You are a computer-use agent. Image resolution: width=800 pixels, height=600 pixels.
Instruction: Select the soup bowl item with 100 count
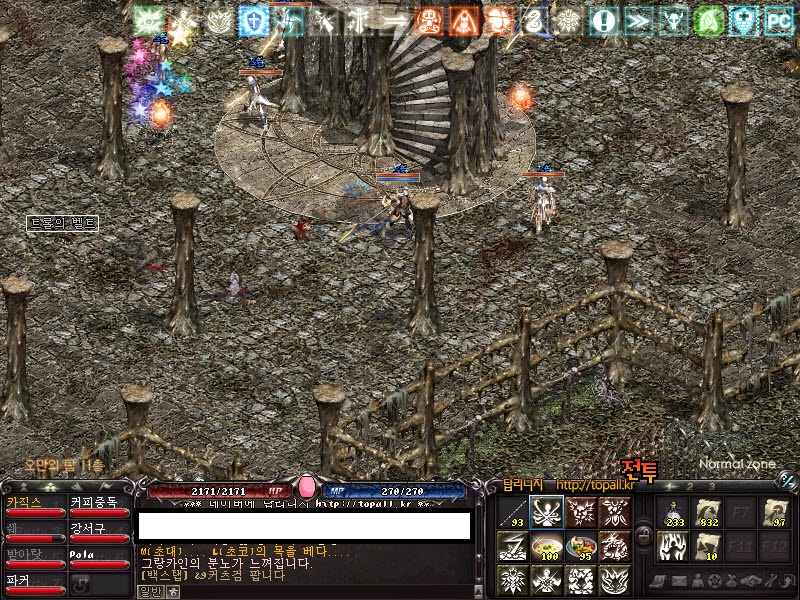(546, 546)
